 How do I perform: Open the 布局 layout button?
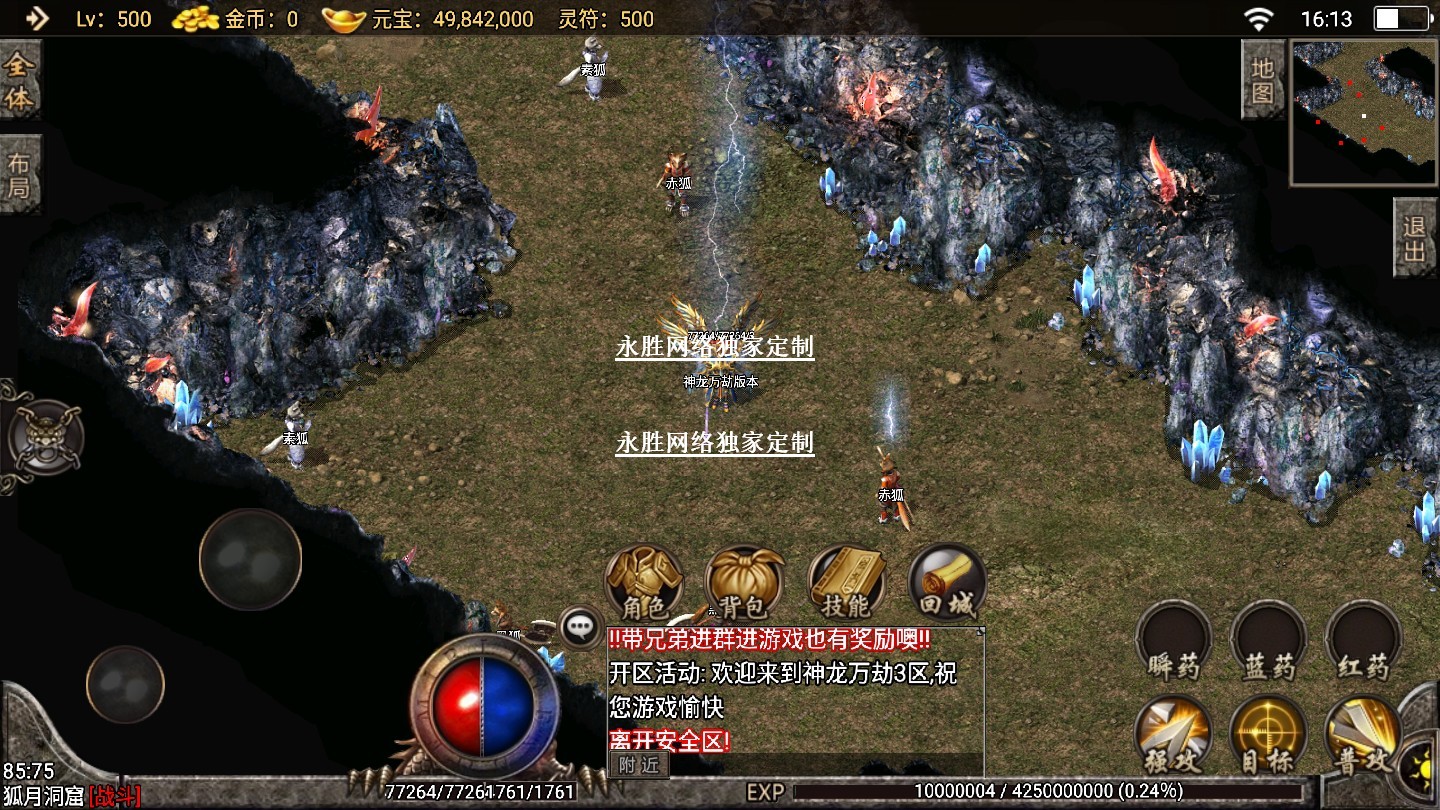point(19,174)
